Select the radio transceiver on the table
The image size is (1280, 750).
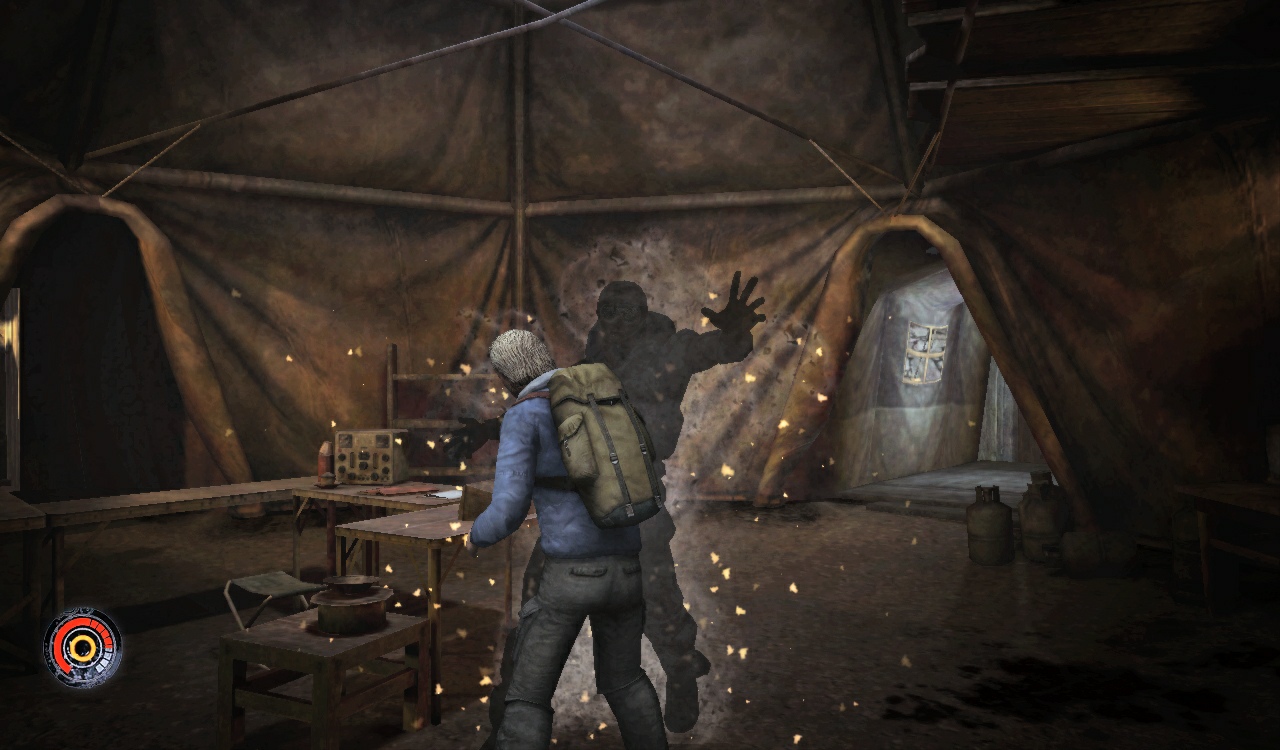click(x=365, y=458)
